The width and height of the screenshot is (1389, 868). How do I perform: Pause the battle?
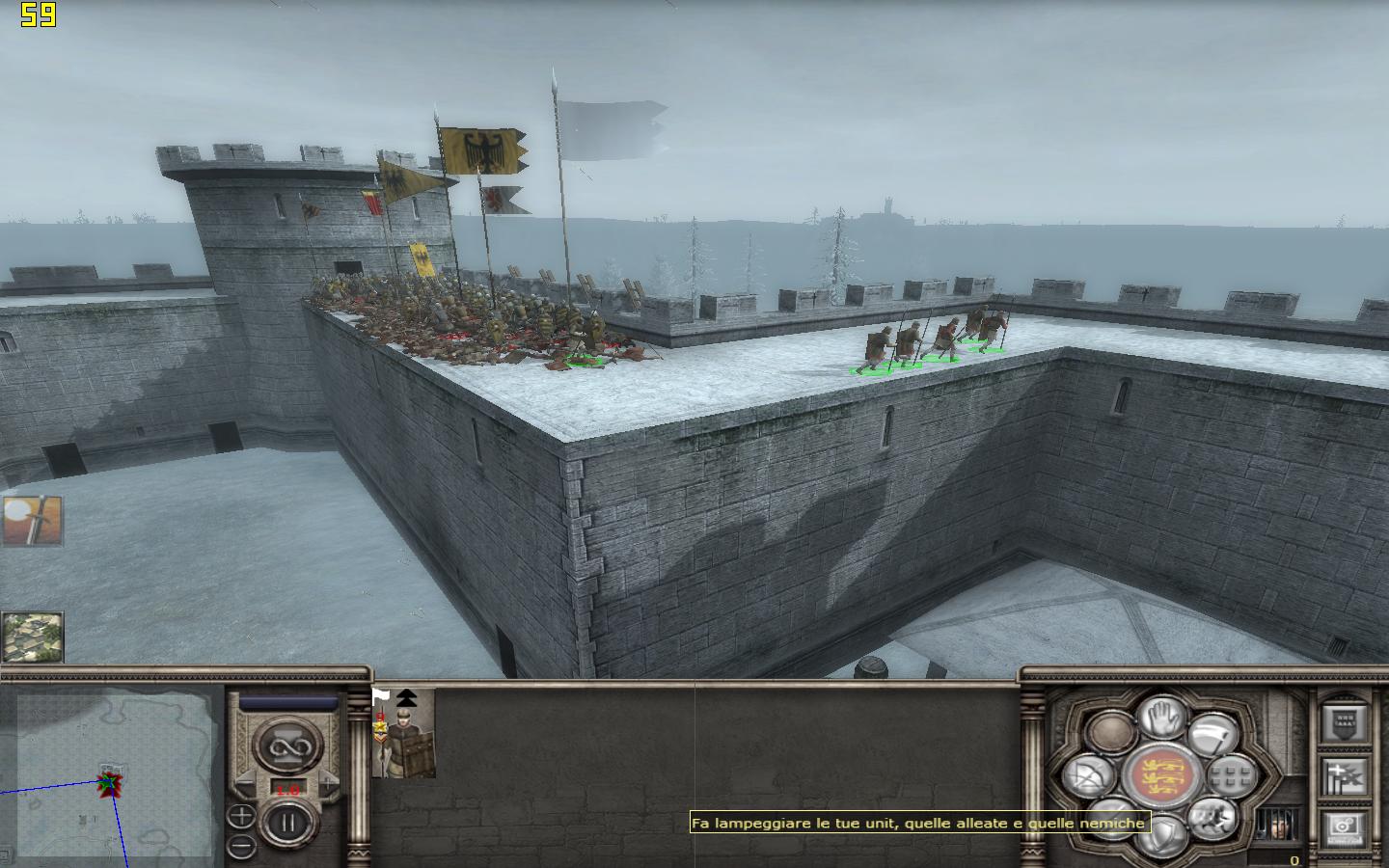tap(286, 823)
